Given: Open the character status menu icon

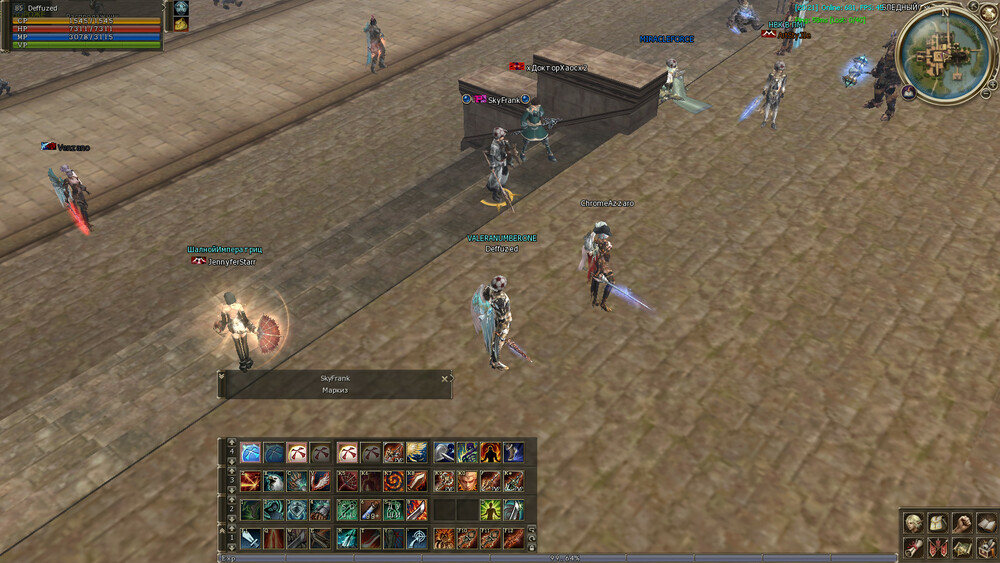Looking at the screenshot, I should [913, 523].
